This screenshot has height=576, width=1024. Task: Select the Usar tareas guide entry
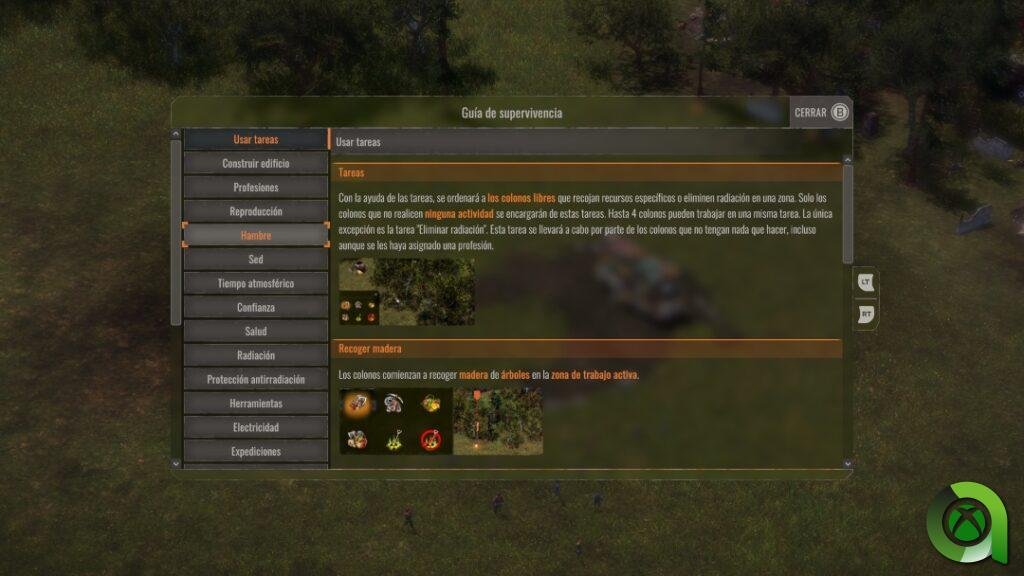click(256, 139)
